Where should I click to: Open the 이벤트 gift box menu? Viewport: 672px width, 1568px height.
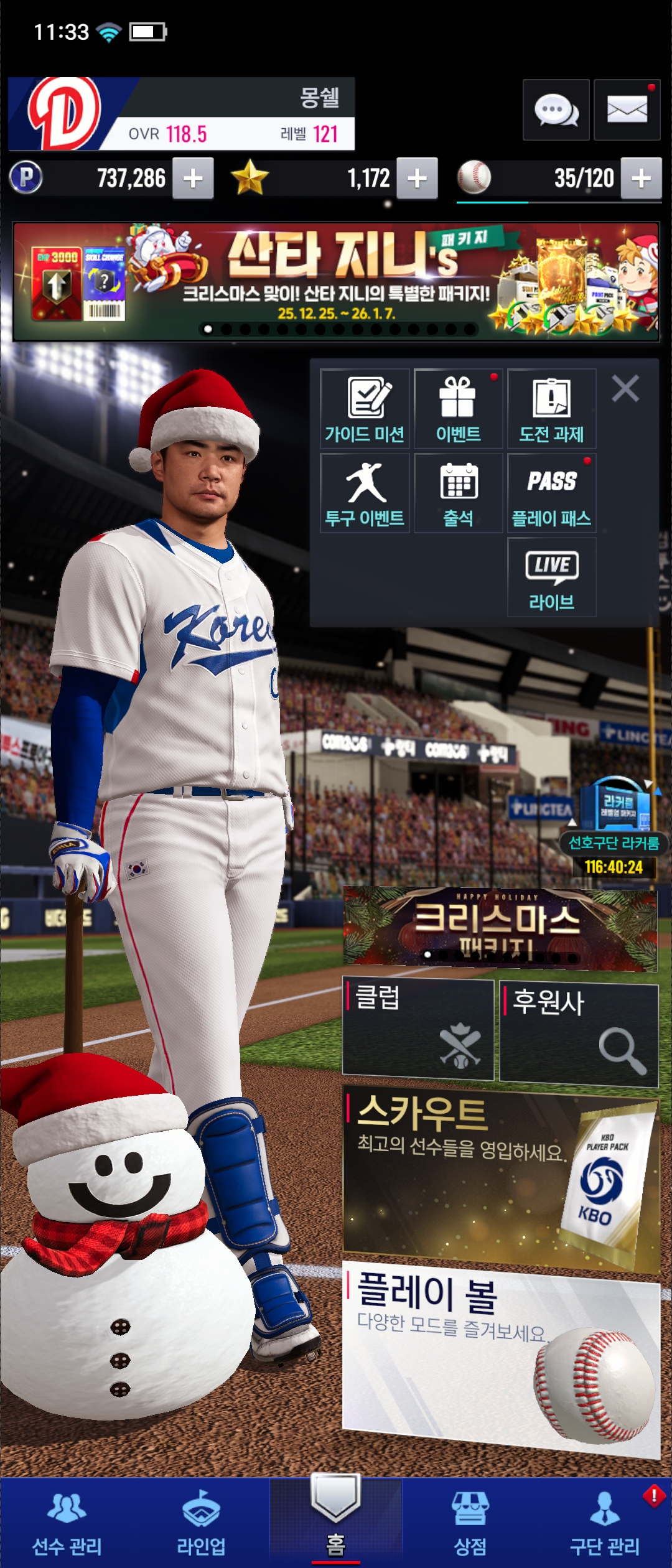click(458, 409)
